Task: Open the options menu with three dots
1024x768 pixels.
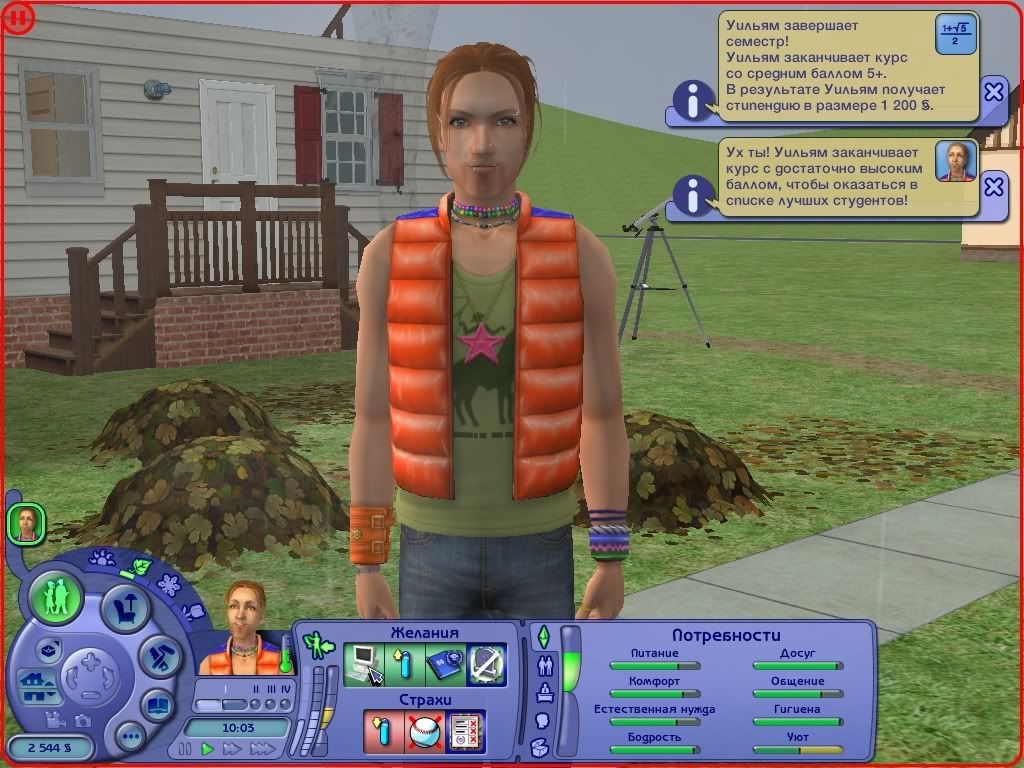Action: tap(130, 737)
